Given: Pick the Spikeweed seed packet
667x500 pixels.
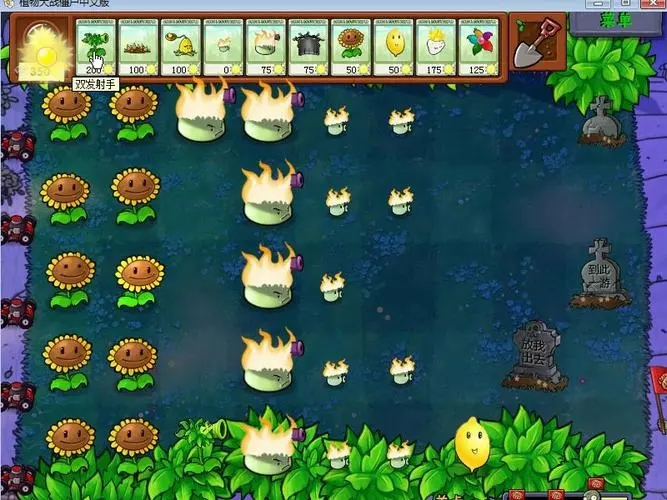Looking at the screenshot, I should (139, 47).
